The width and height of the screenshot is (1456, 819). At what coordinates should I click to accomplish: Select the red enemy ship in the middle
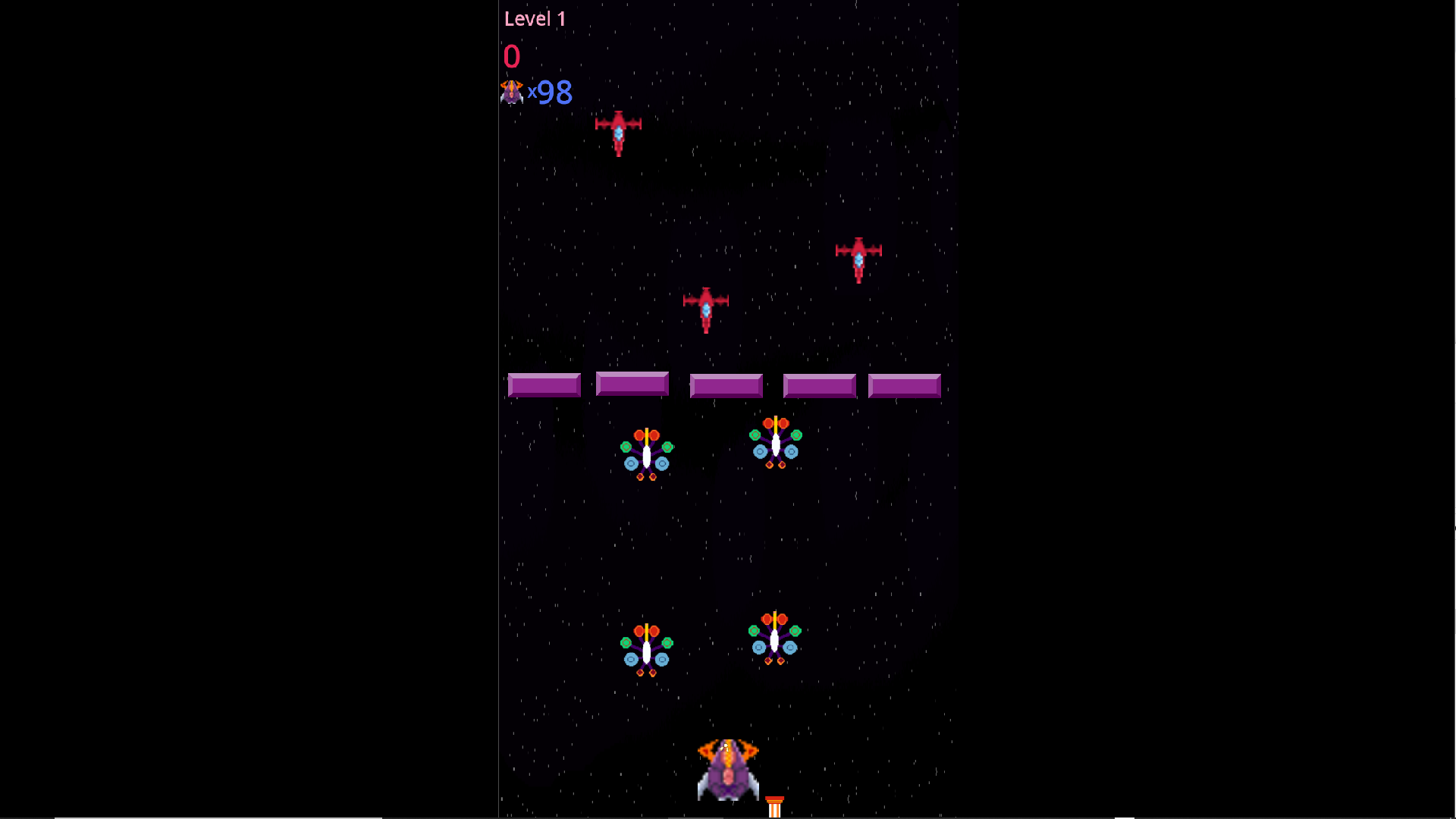pyautogui.click(x=705, y=307)
